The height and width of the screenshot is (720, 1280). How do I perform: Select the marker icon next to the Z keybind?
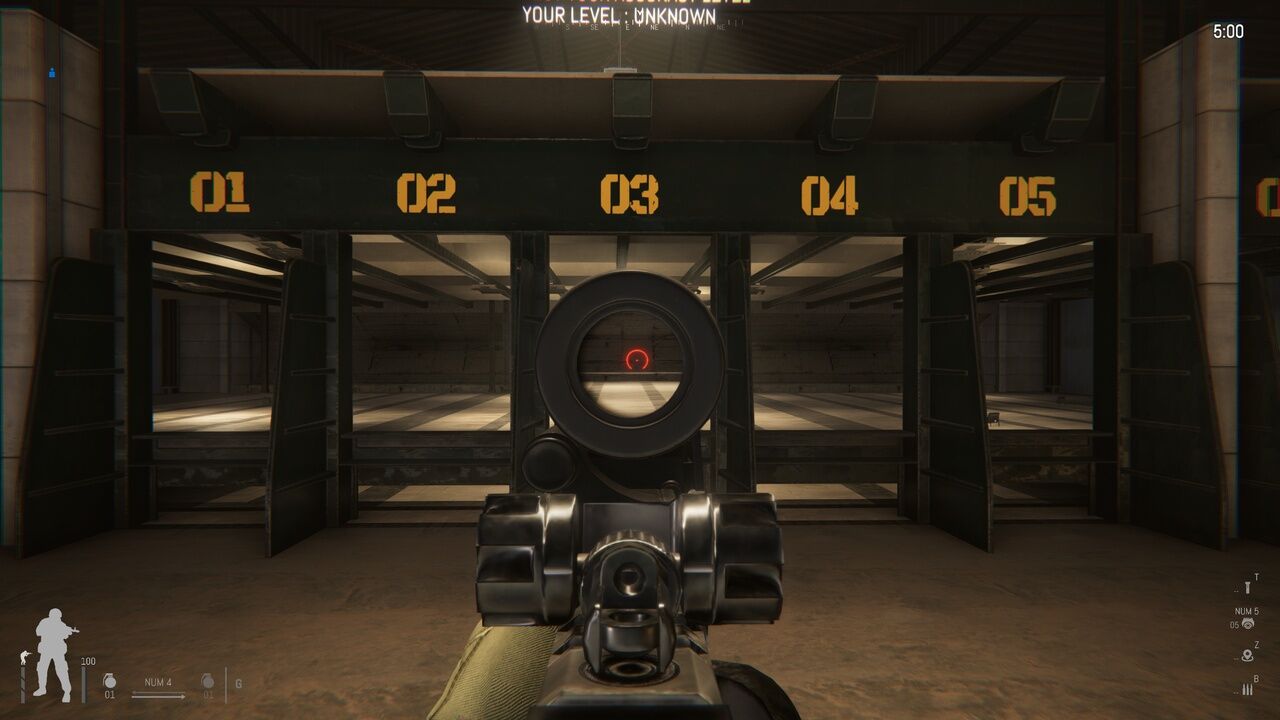(1247, 655)
